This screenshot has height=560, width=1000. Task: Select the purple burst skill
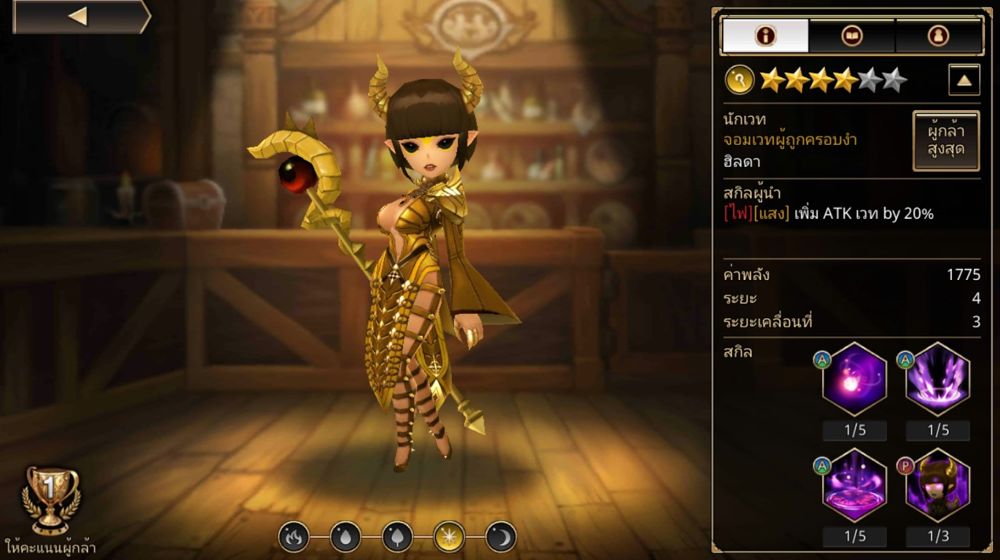tap(937, 380)
